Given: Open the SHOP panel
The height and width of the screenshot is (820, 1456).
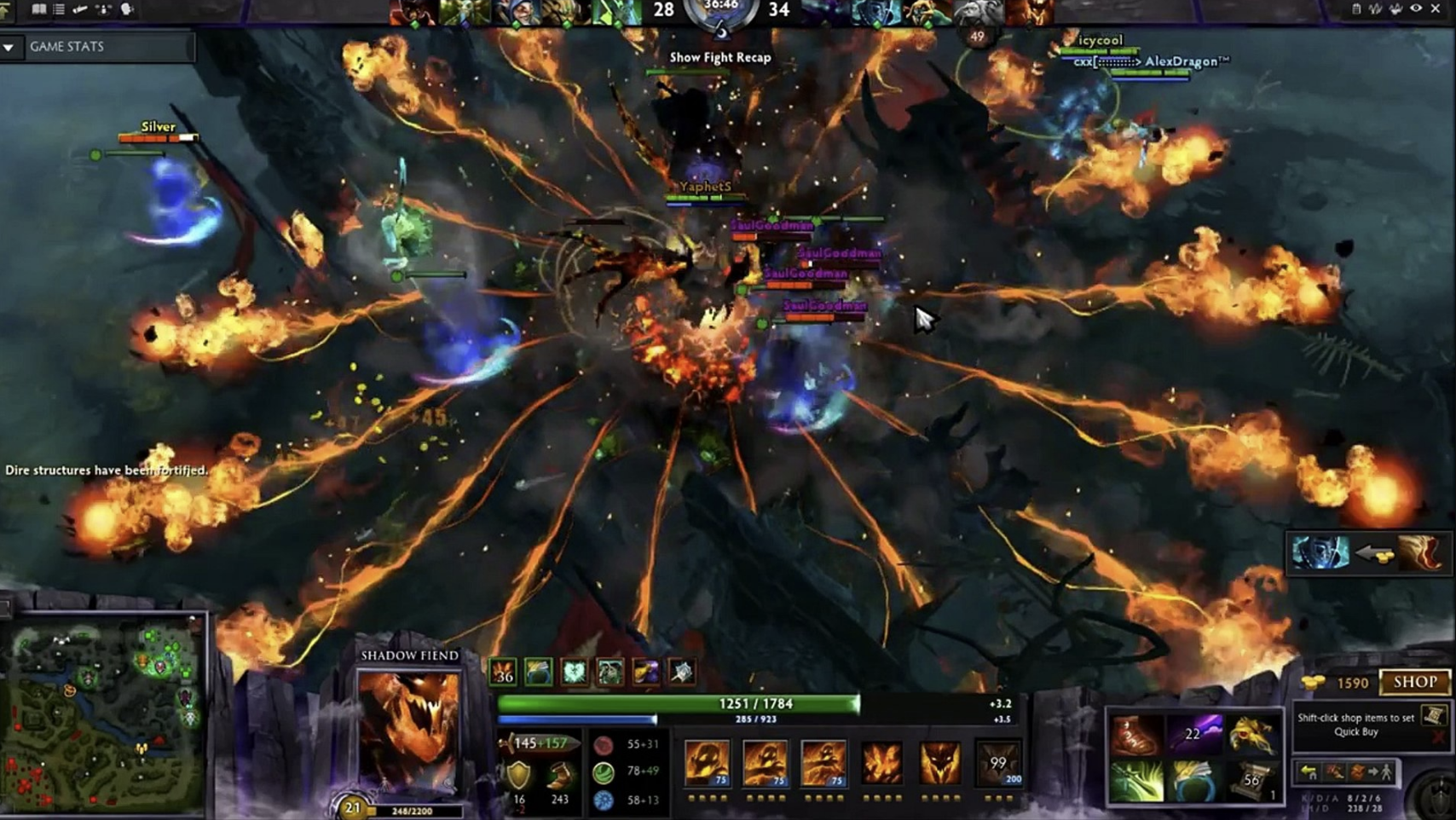Looking at the screenshot, I should pos(1414,682).
